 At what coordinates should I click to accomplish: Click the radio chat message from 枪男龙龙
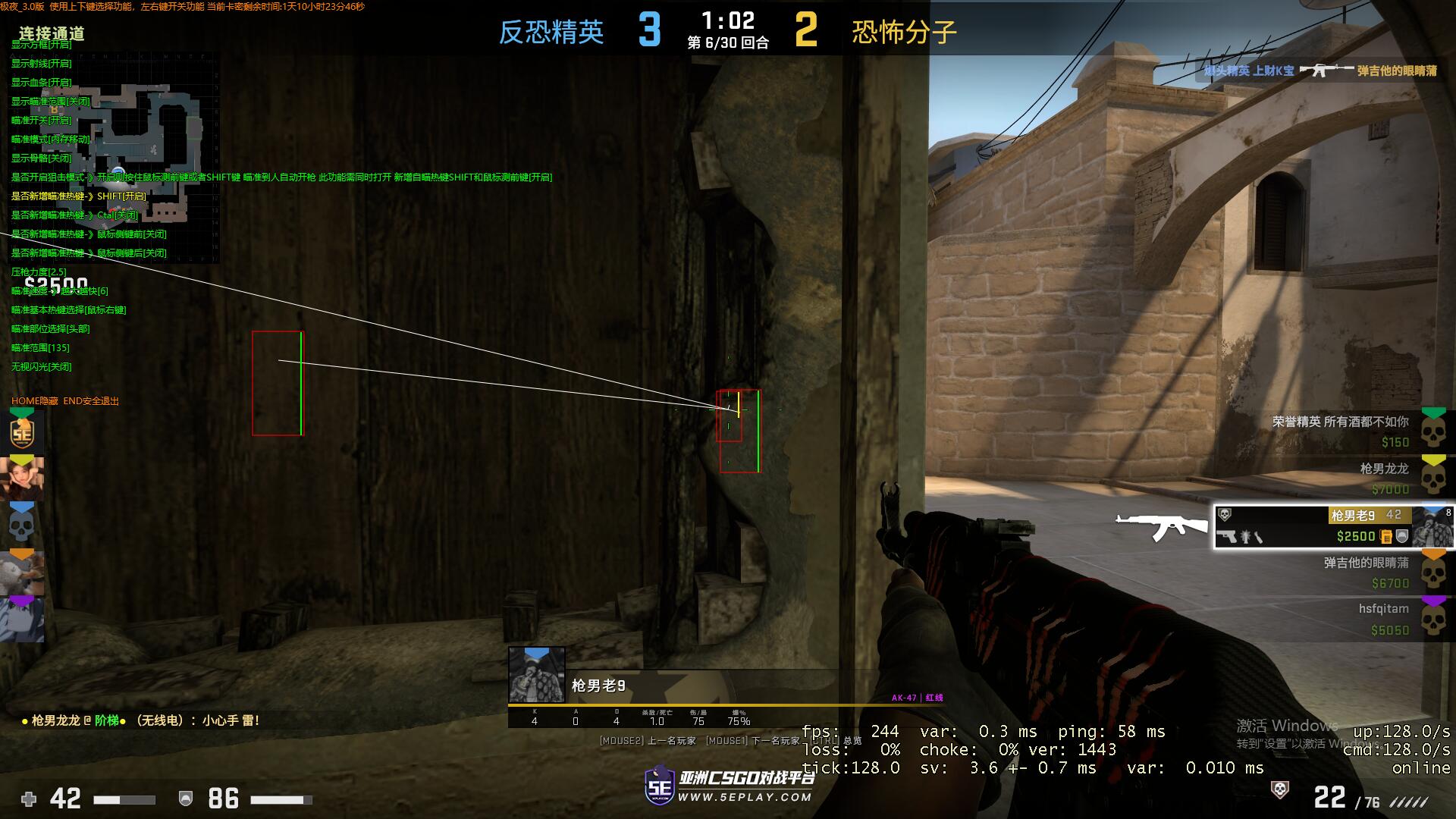(141, 720)
